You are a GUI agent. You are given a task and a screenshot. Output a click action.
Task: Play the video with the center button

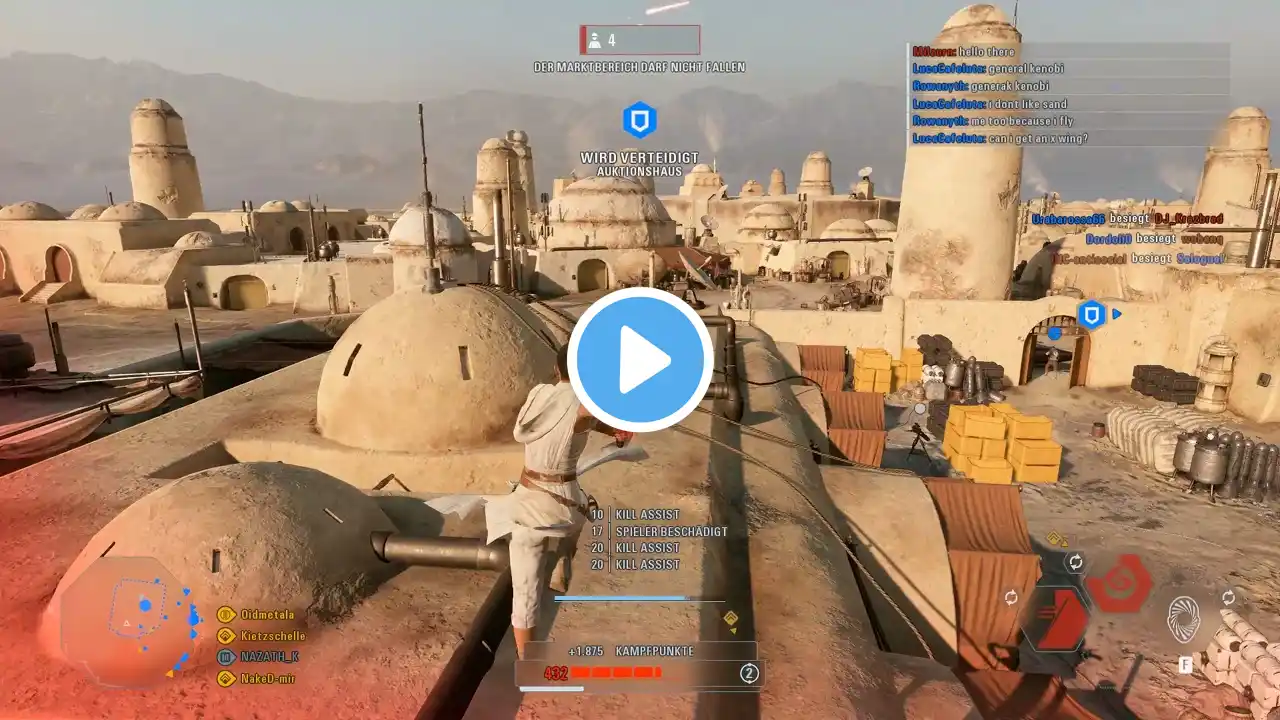coord(640,360)
